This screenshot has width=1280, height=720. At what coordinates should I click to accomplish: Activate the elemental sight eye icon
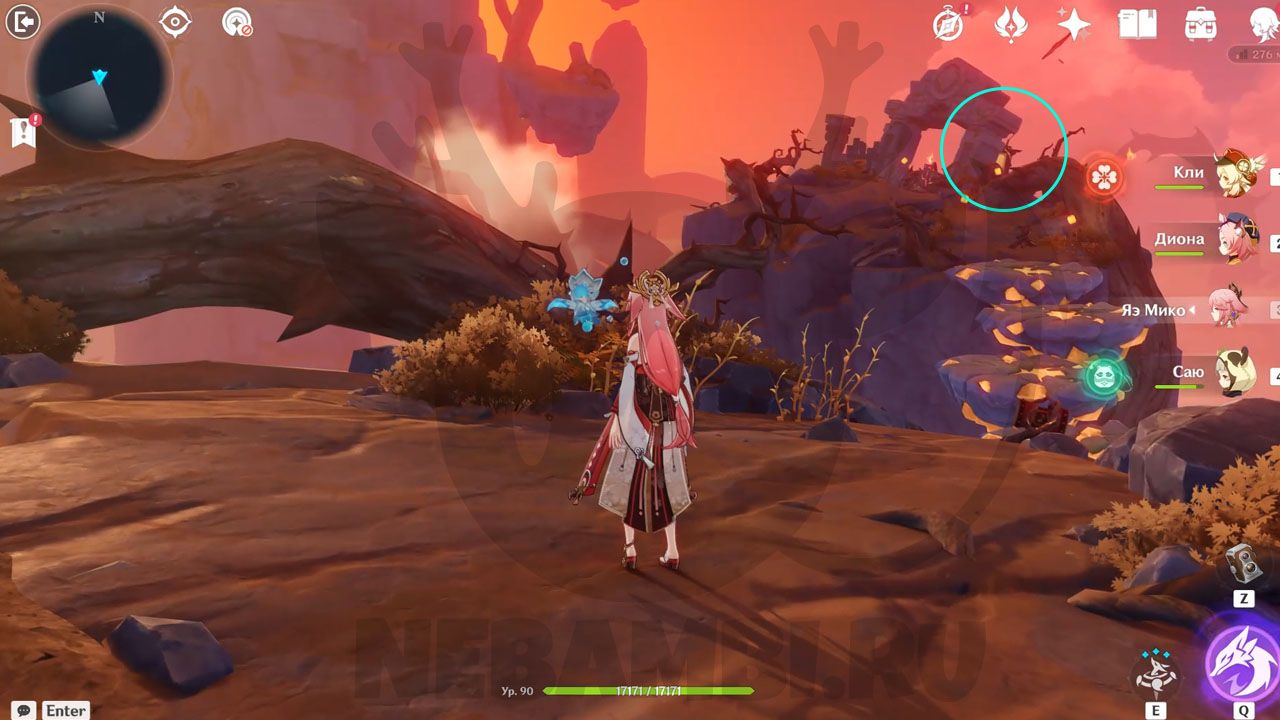[x=175, y=21]
